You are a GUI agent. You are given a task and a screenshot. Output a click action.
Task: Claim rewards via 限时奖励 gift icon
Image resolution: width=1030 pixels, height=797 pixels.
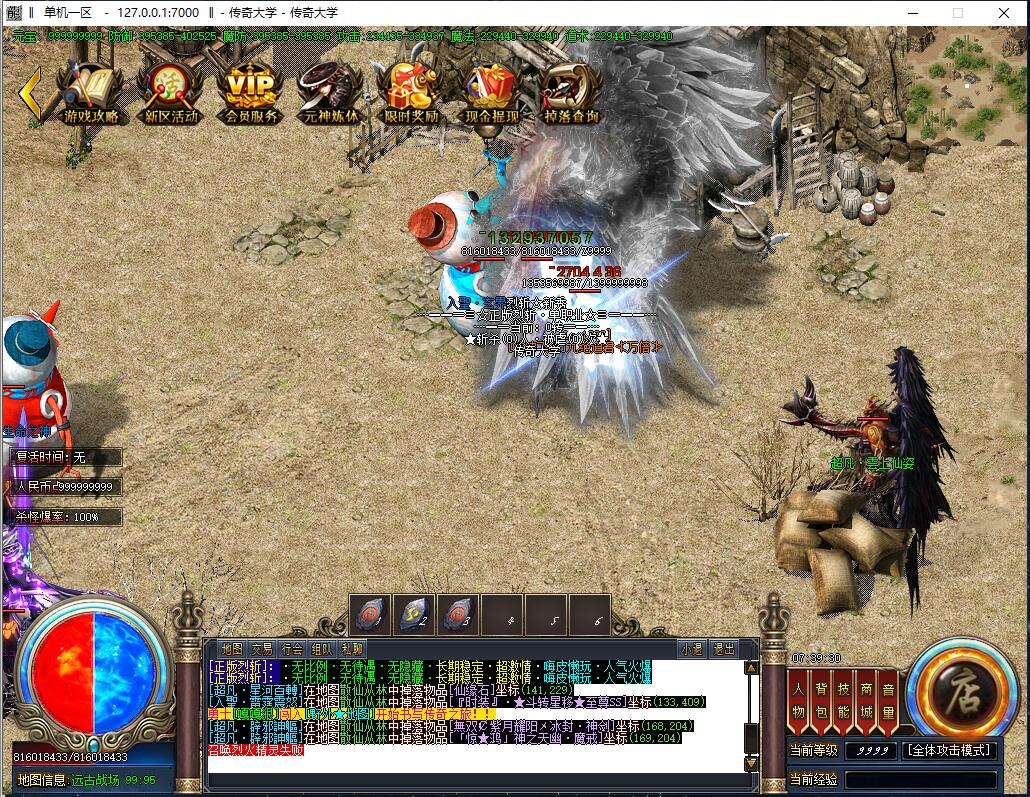point(410,93)
